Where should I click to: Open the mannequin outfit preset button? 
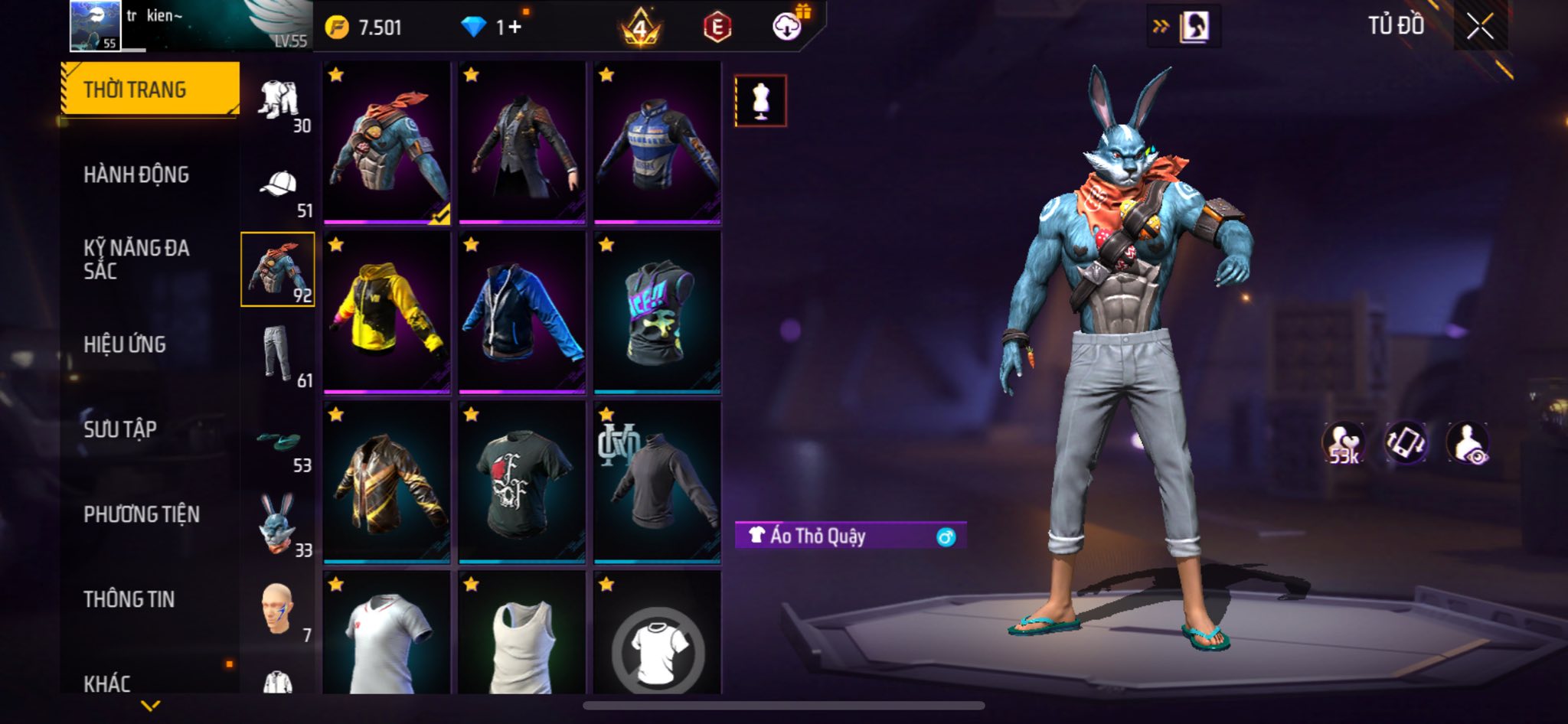click(x=760, y=100)
